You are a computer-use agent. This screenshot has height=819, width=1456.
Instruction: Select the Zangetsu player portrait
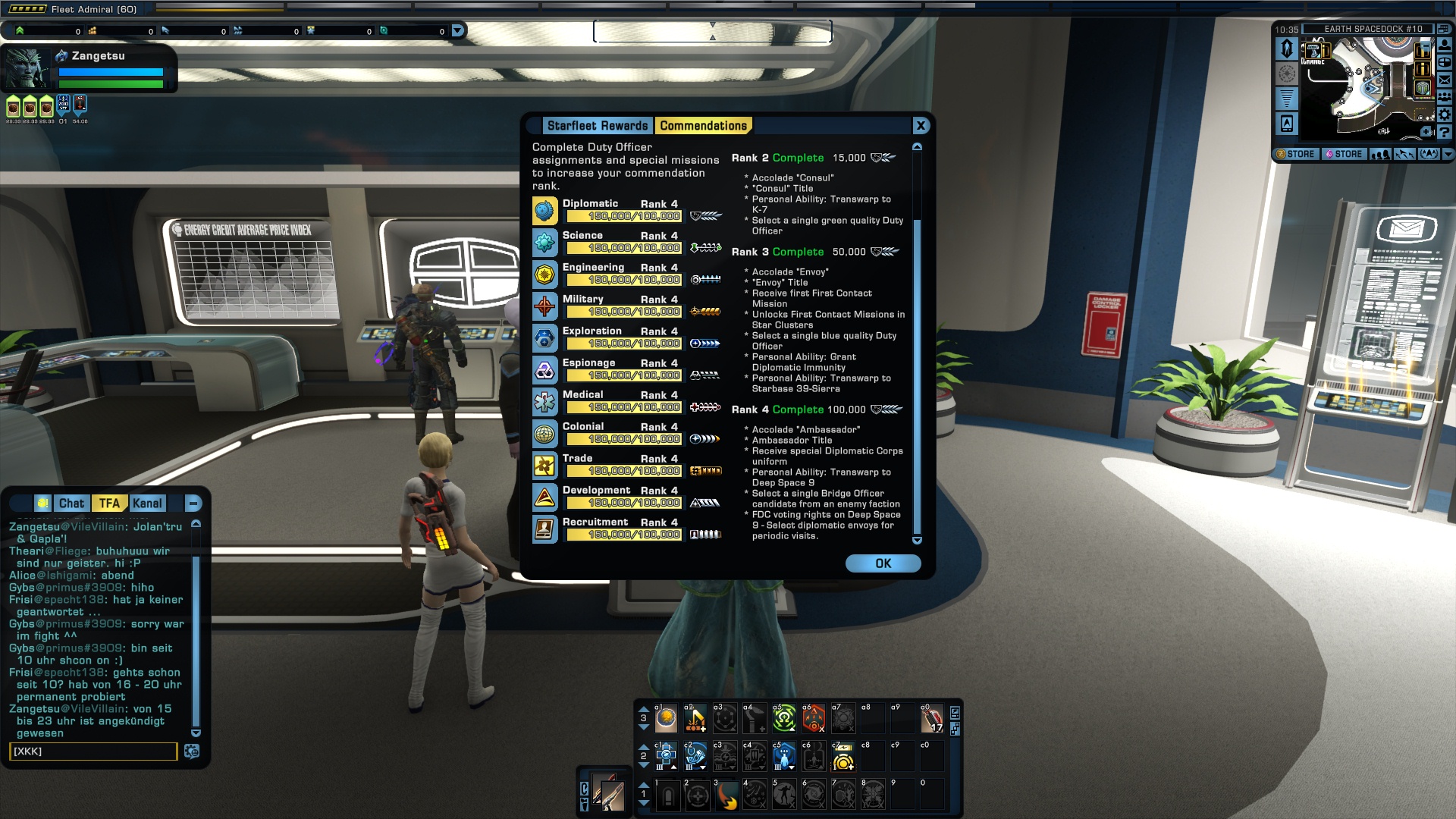(27, 69)
